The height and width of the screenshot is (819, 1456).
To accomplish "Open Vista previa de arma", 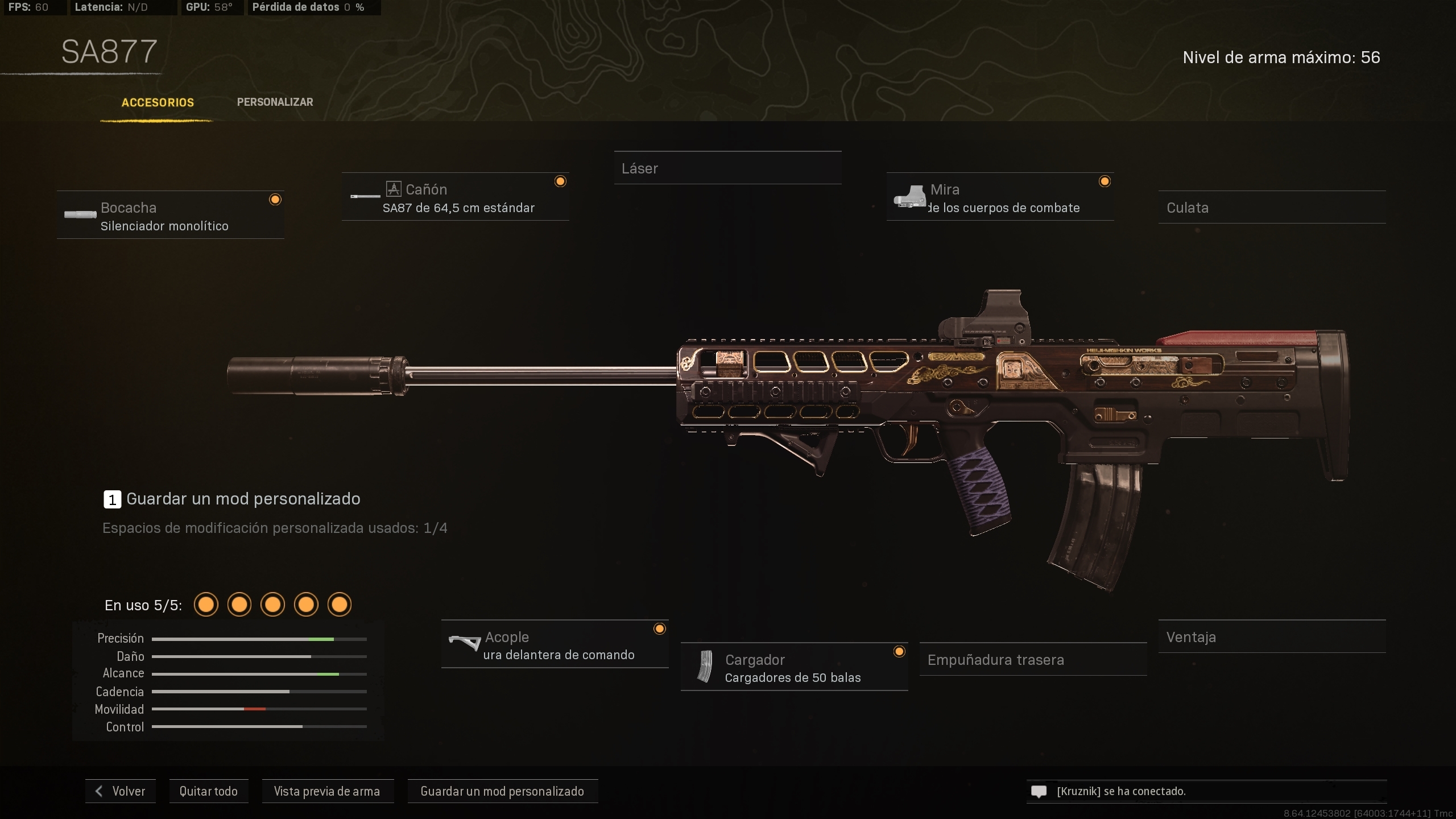I will click(328, 791).
